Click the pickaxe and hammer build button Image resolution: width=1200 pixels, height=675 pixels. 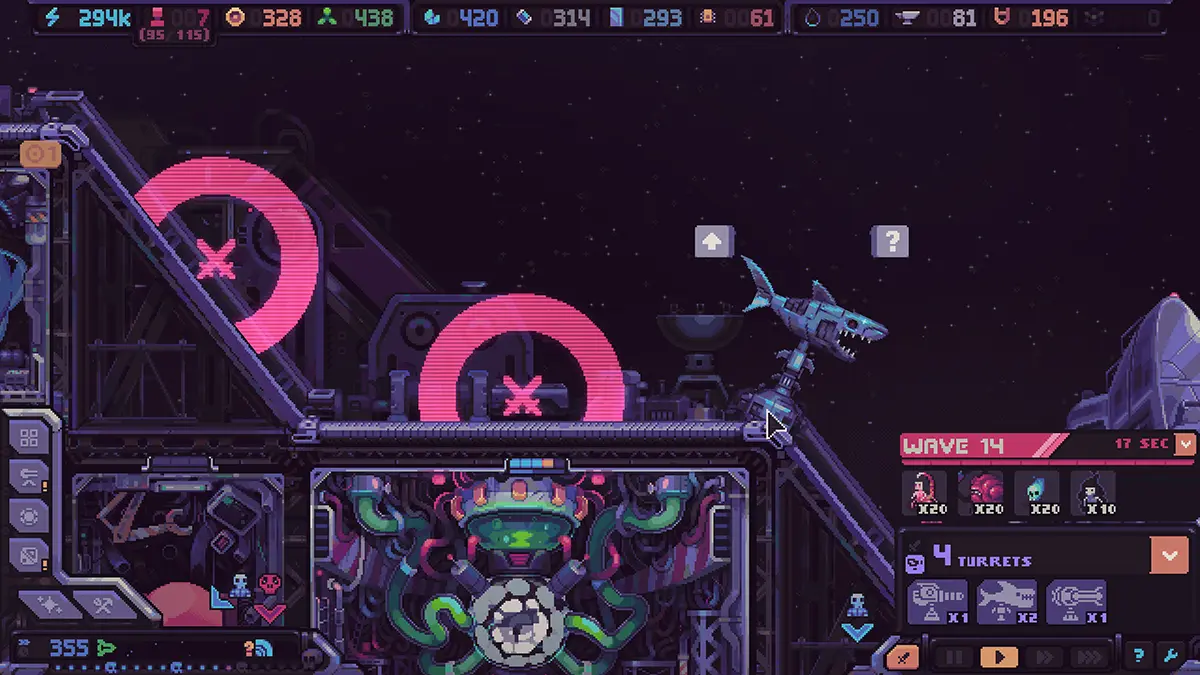click(x=101, y=604)
